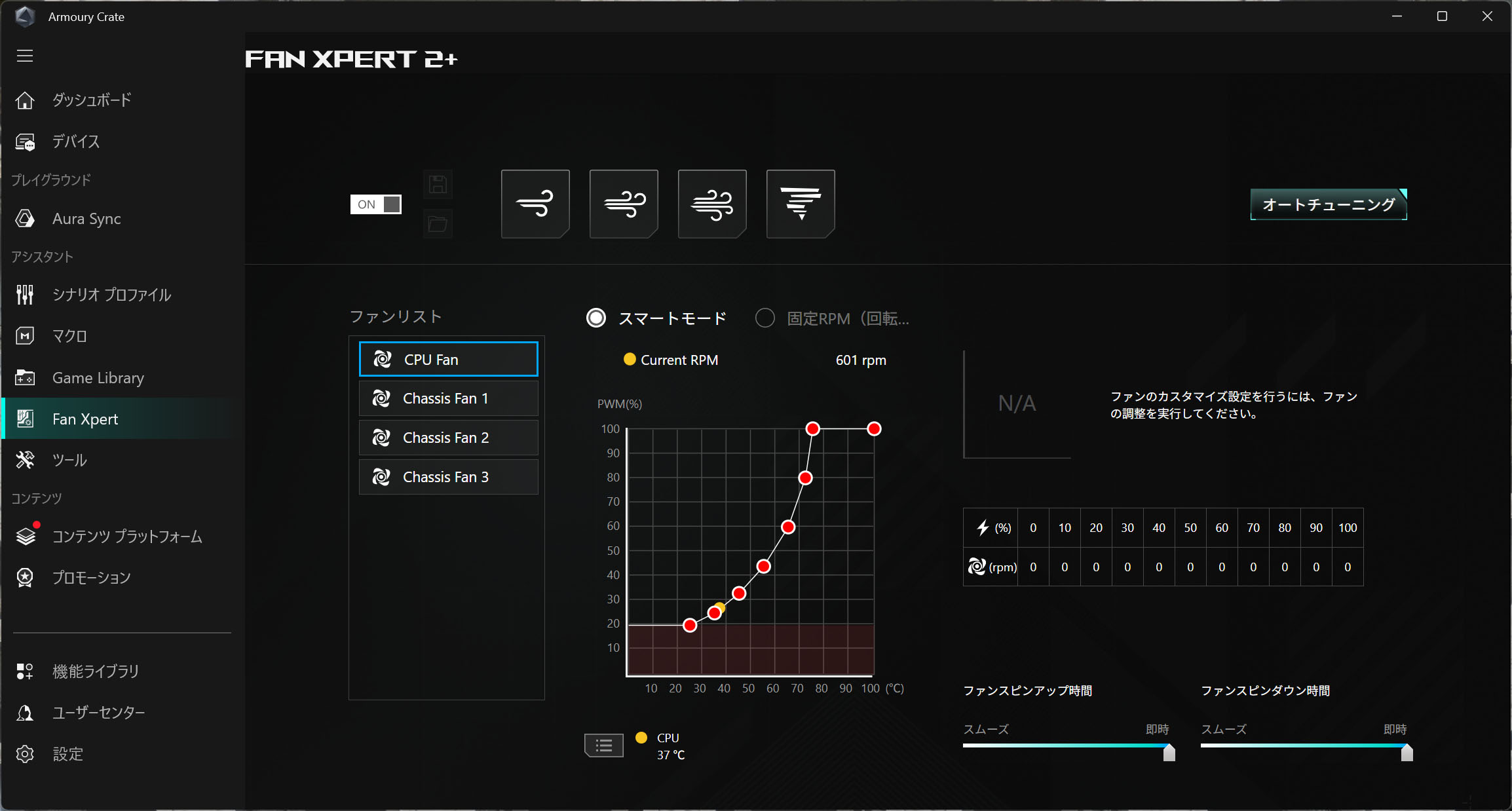
Task: Select CPU Fan in the fan list
Action: click(448, 360)
